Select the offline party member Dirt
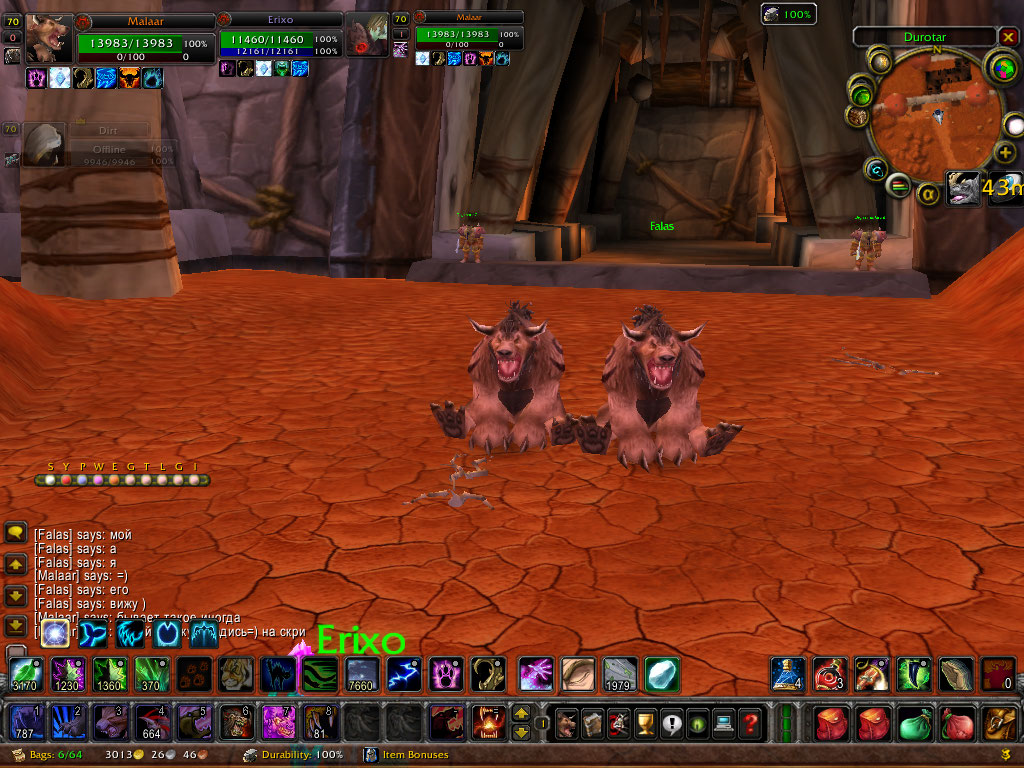 coord(43,142)
